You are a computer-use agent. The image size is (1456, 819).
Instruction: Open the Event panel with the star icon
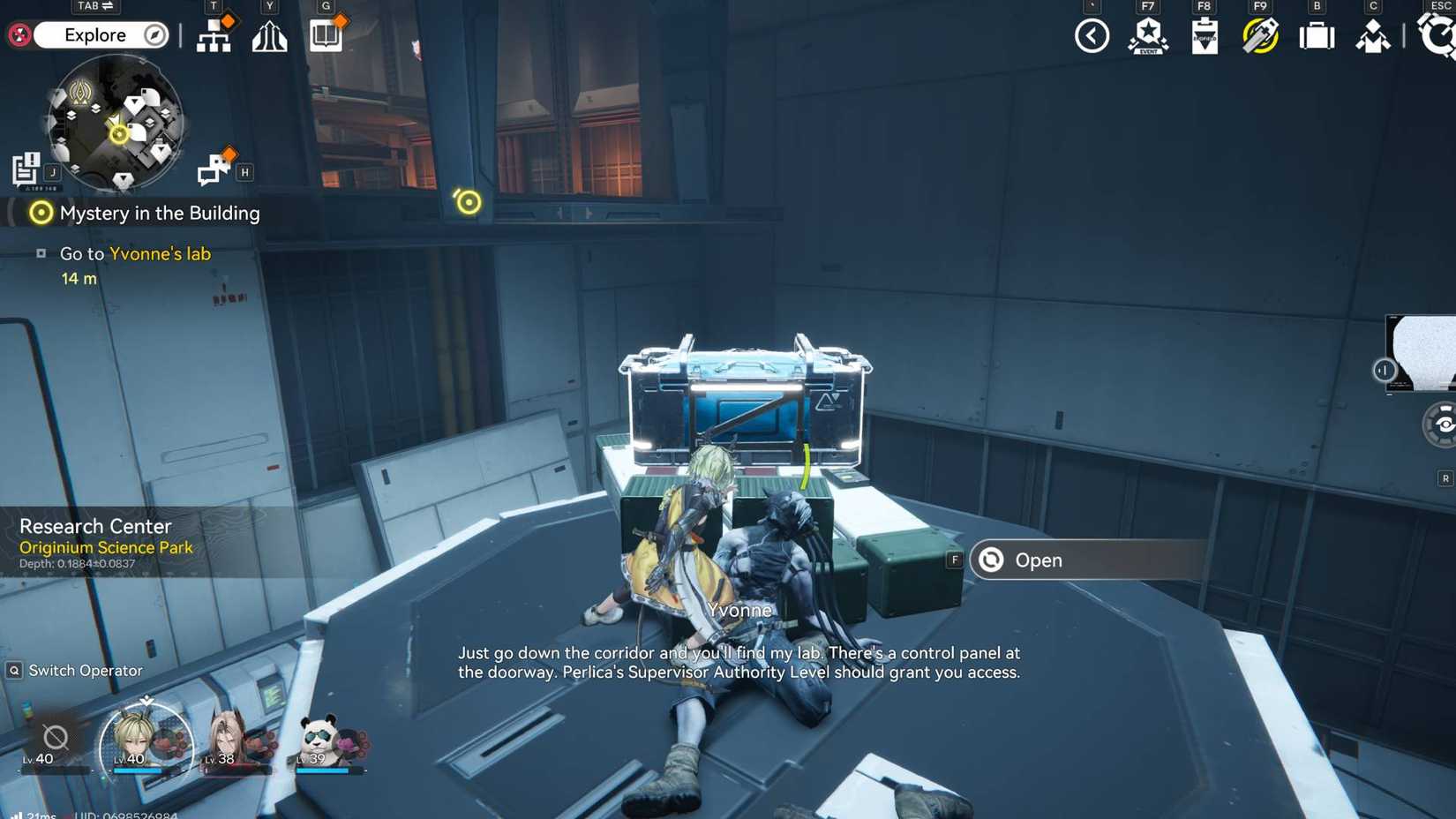coord(1148,37)
